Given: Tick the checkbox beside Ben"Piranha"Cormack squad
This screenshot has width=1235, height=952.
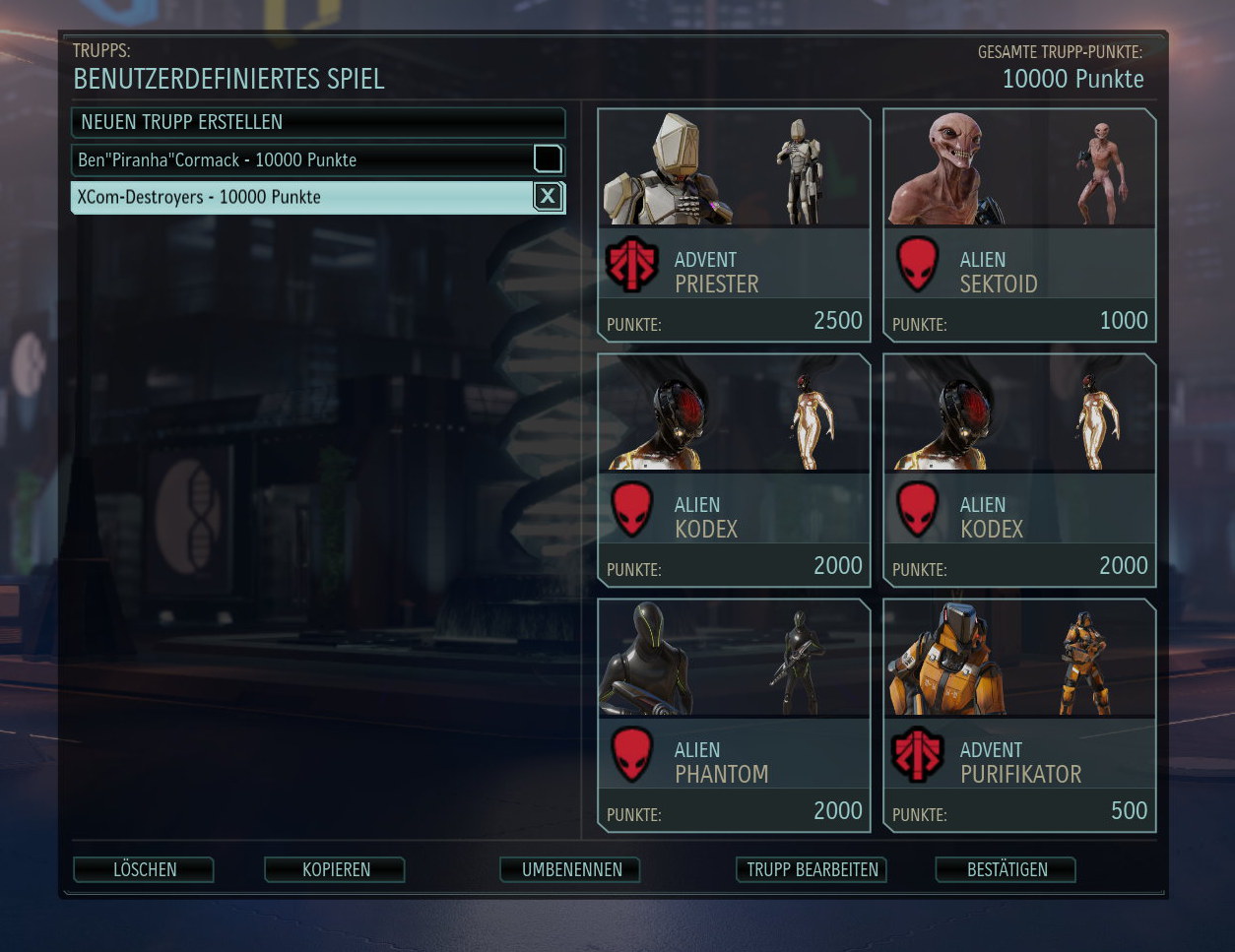Looking at the screenshot, I should click(x=548, y=159).
